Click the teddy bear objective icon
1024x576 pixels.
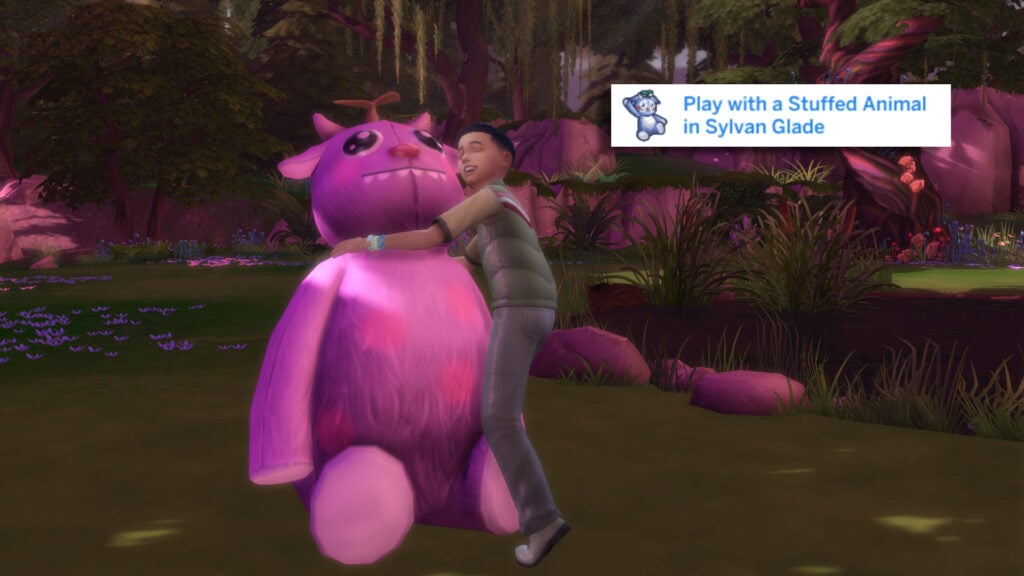tap(645, 115)
